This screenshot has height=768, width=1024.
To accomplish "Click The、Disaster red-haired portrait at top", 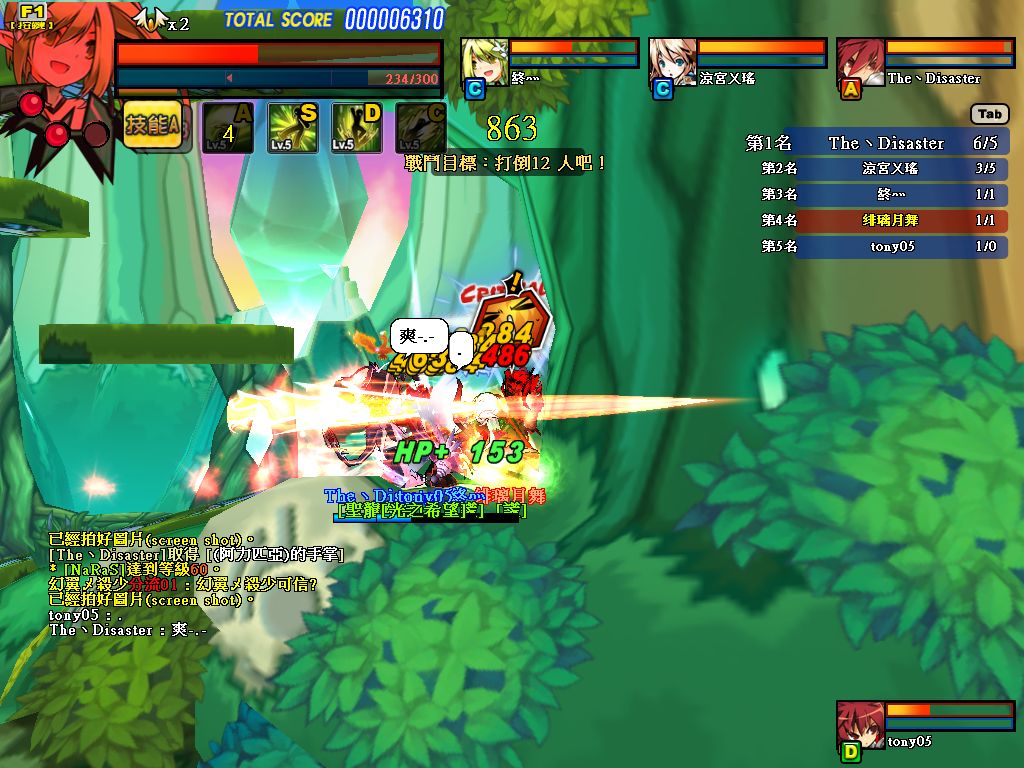I will click(x=861, y=63).
